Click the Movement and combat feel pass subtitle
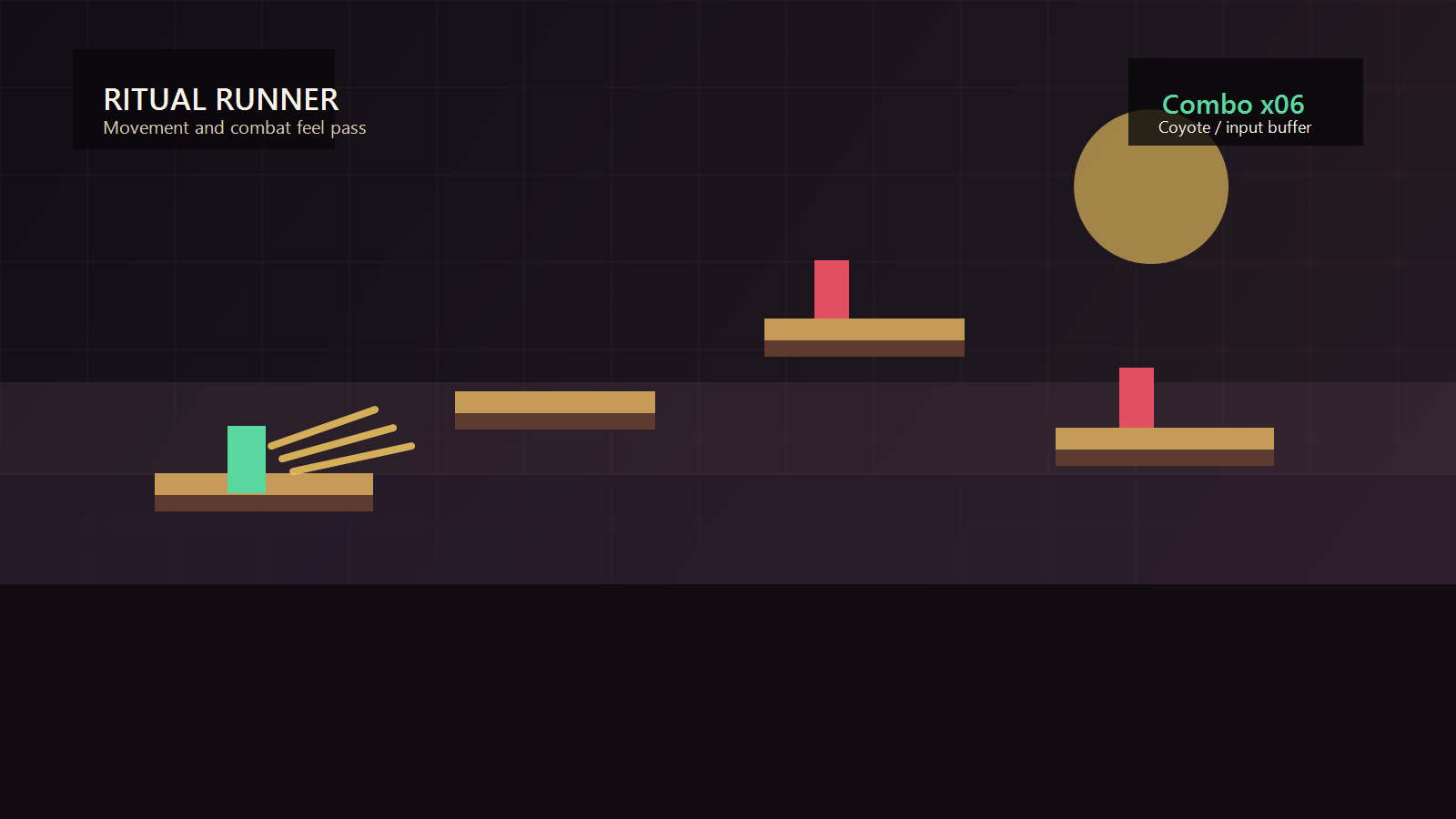Viewport: 1456px width, 819px height. coord(234,128)
